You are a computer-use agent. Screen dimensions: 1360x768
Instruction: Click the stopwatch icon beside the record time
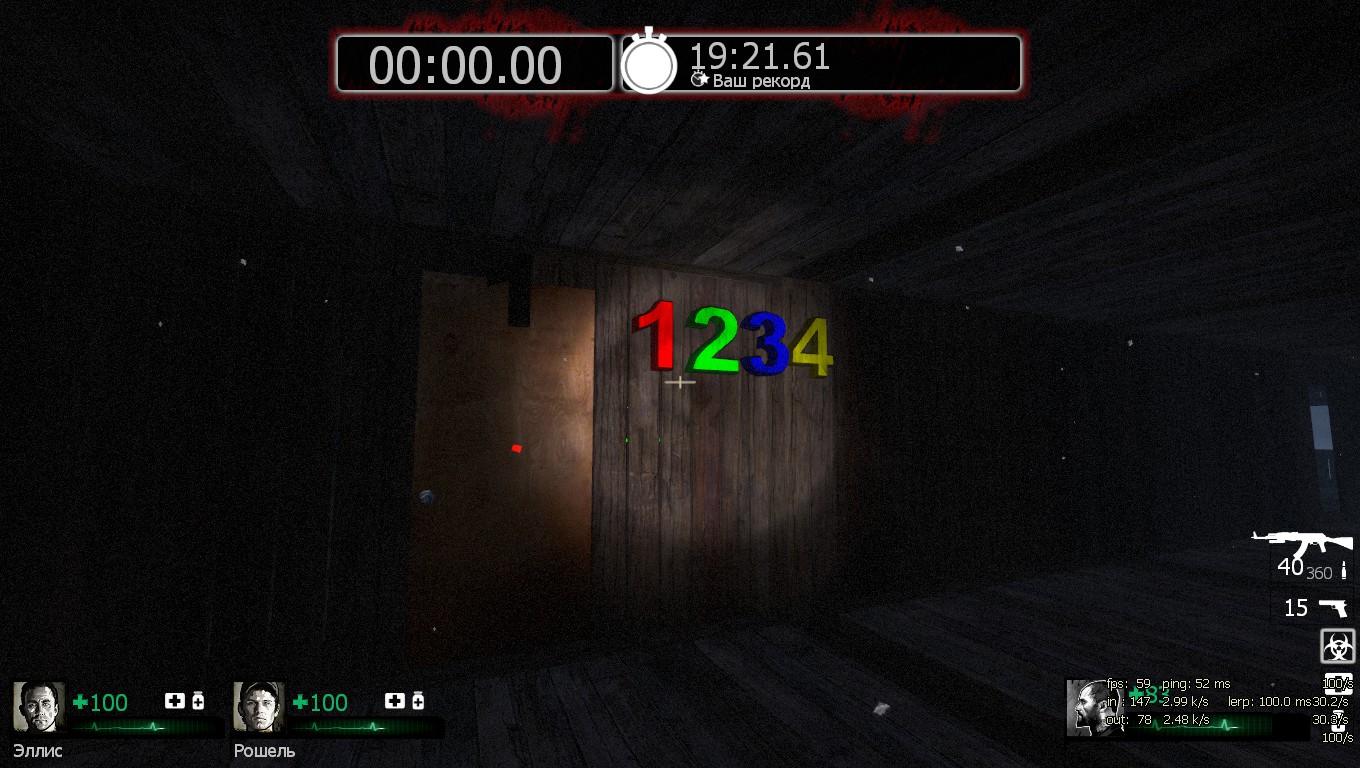(649, 63)
